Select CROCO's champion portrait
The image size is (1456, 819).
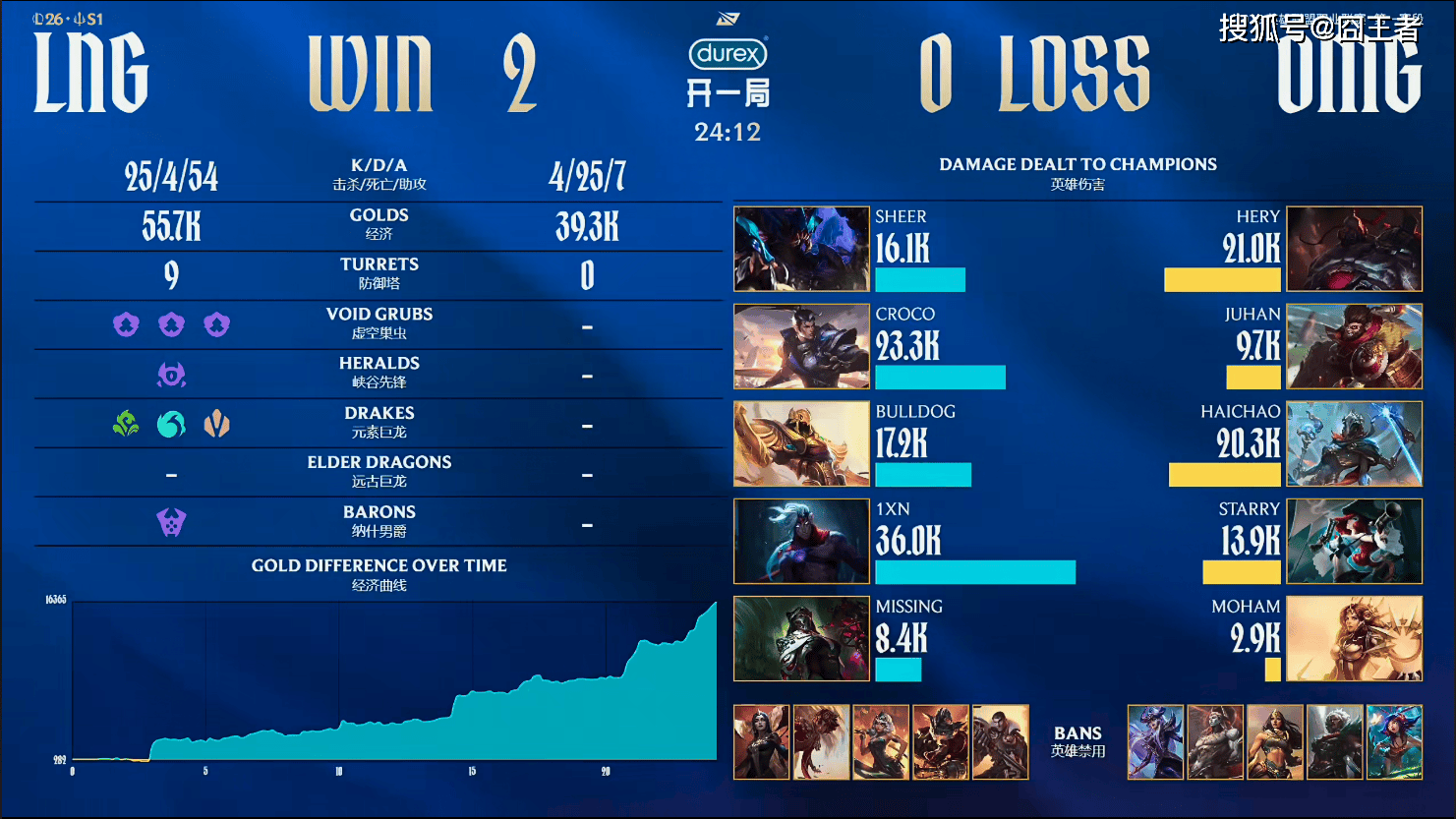[801, 346]
